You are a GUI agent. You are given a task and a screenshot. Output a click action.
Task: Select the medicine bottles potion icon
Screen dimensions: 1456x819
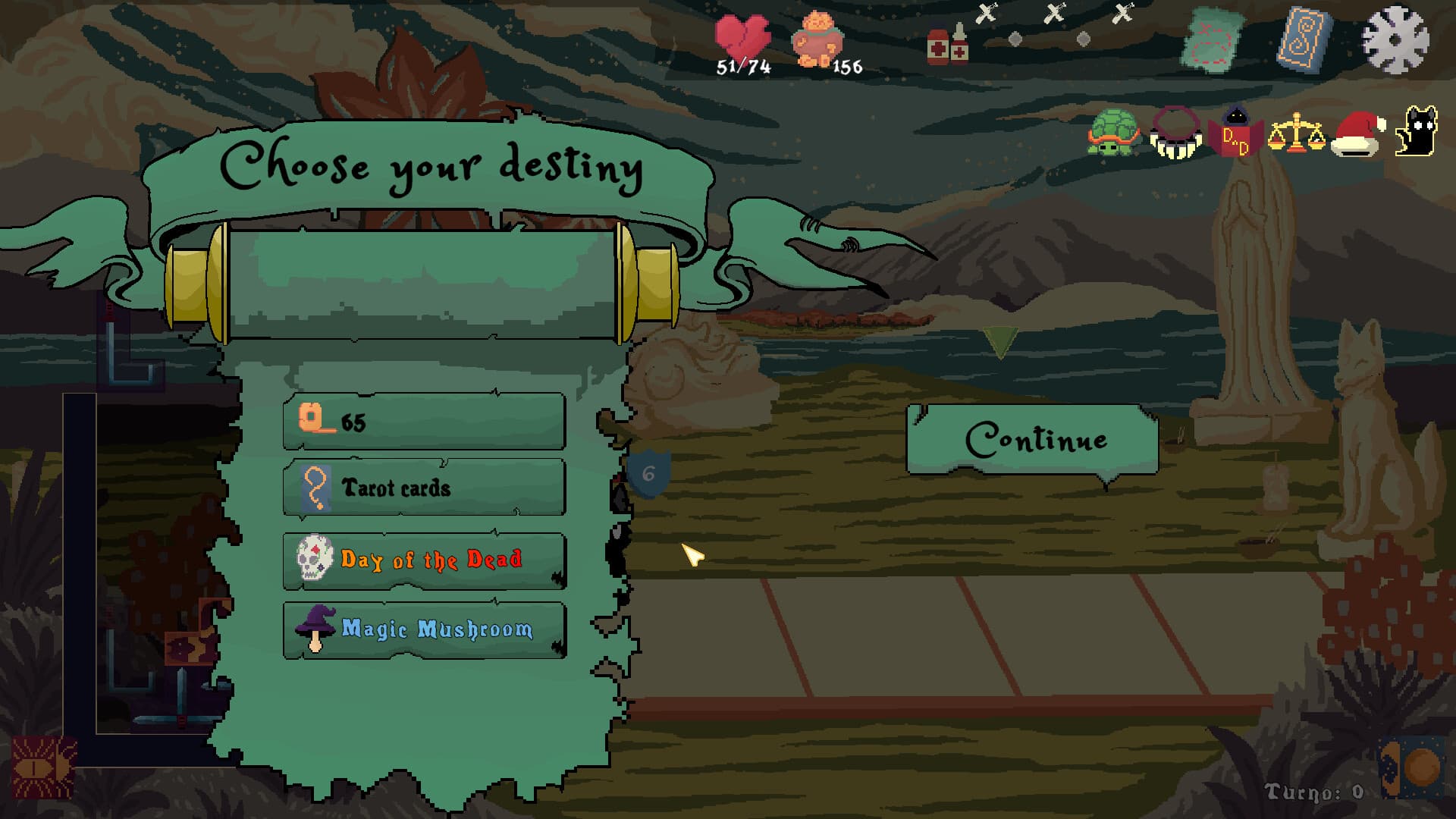pyautogui.click(x=948, y=45)
